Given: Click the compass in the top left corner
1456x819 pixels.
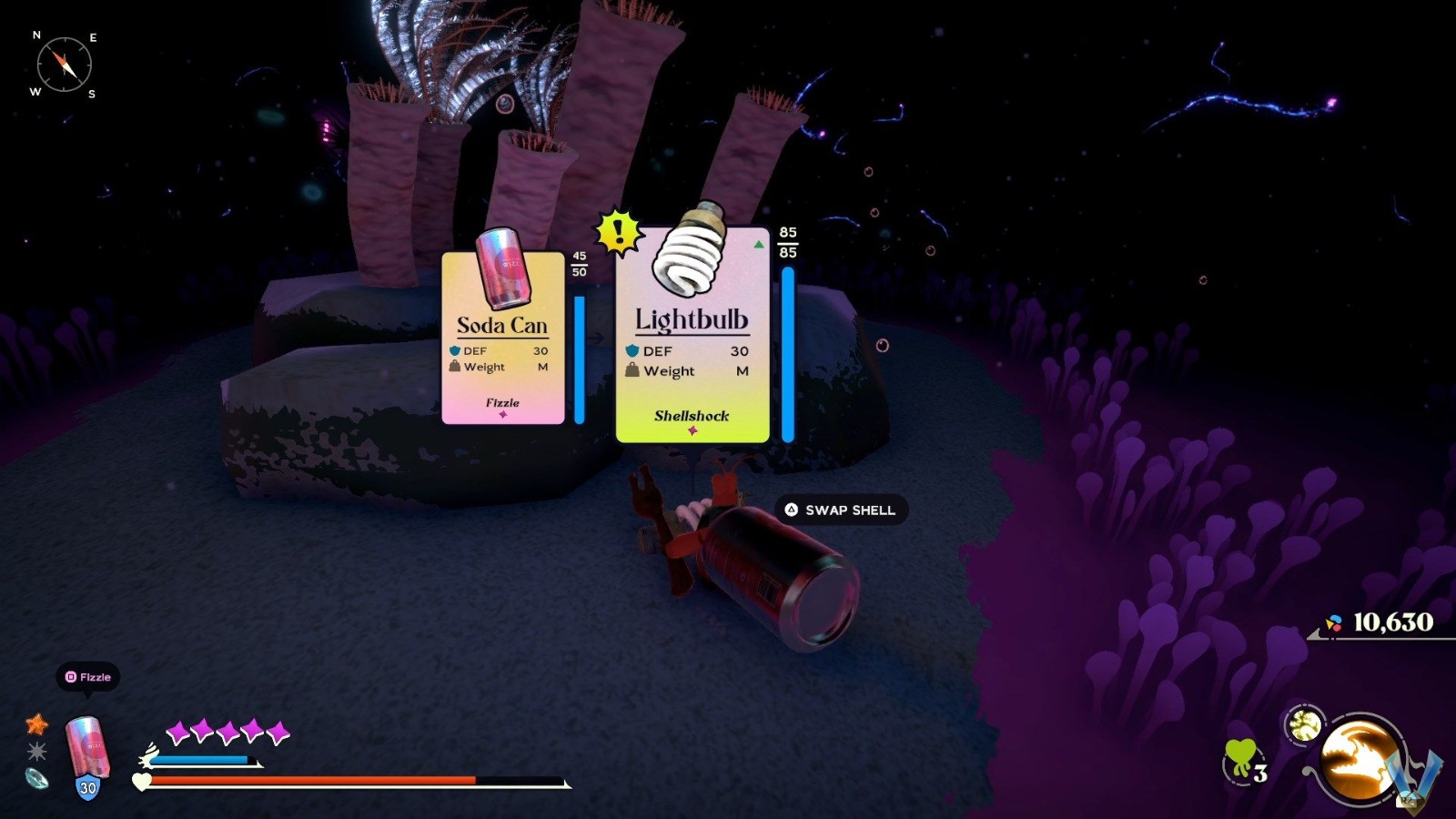Looking at the screenshot, I should click(x=64, y=64).
